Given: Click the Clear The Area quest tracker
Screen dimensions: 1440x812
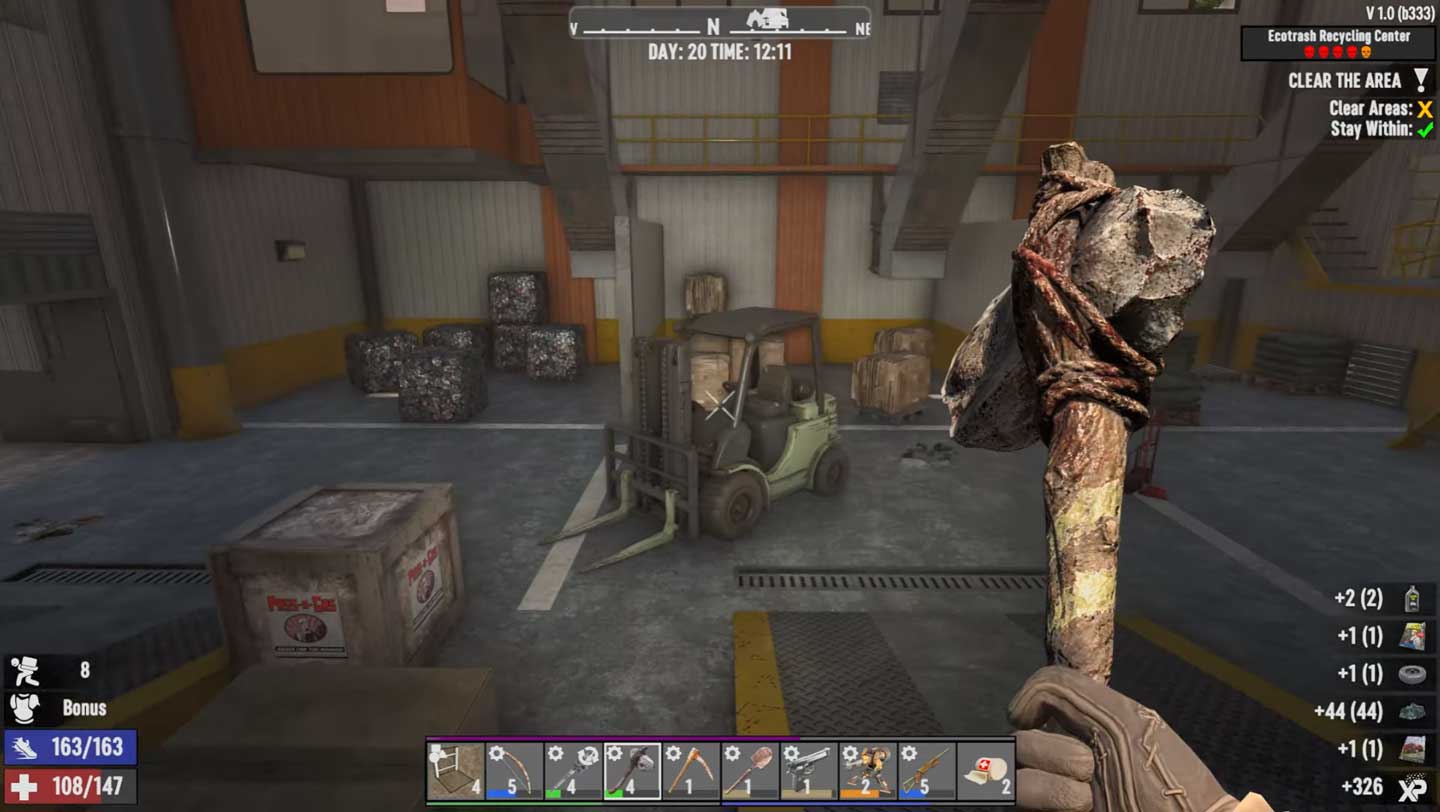Looking at the screenshot, I should tap(1345, 81).
